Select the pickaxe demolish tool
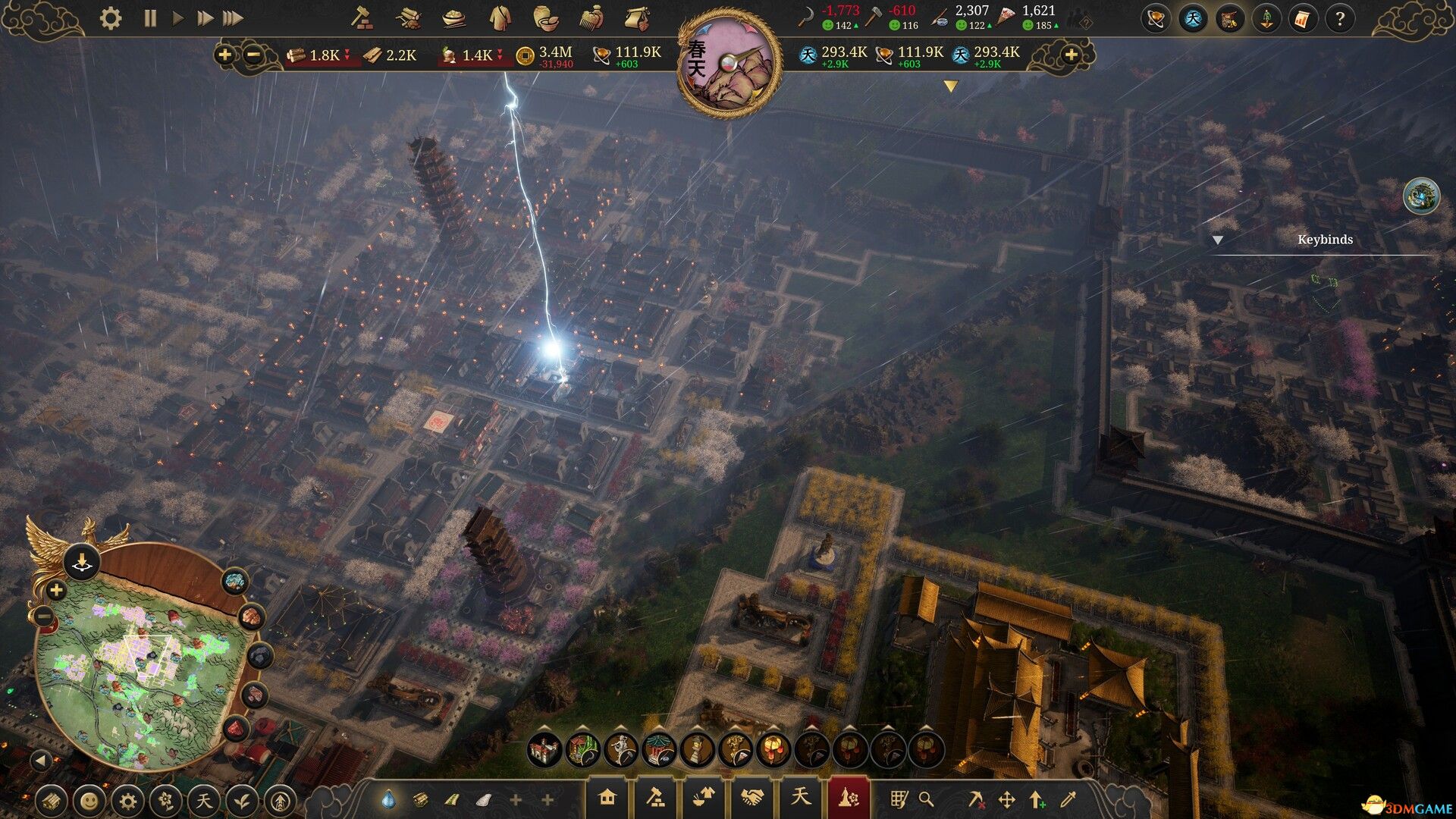Viewport: 1456px width, 819px height. coord(977,799)
